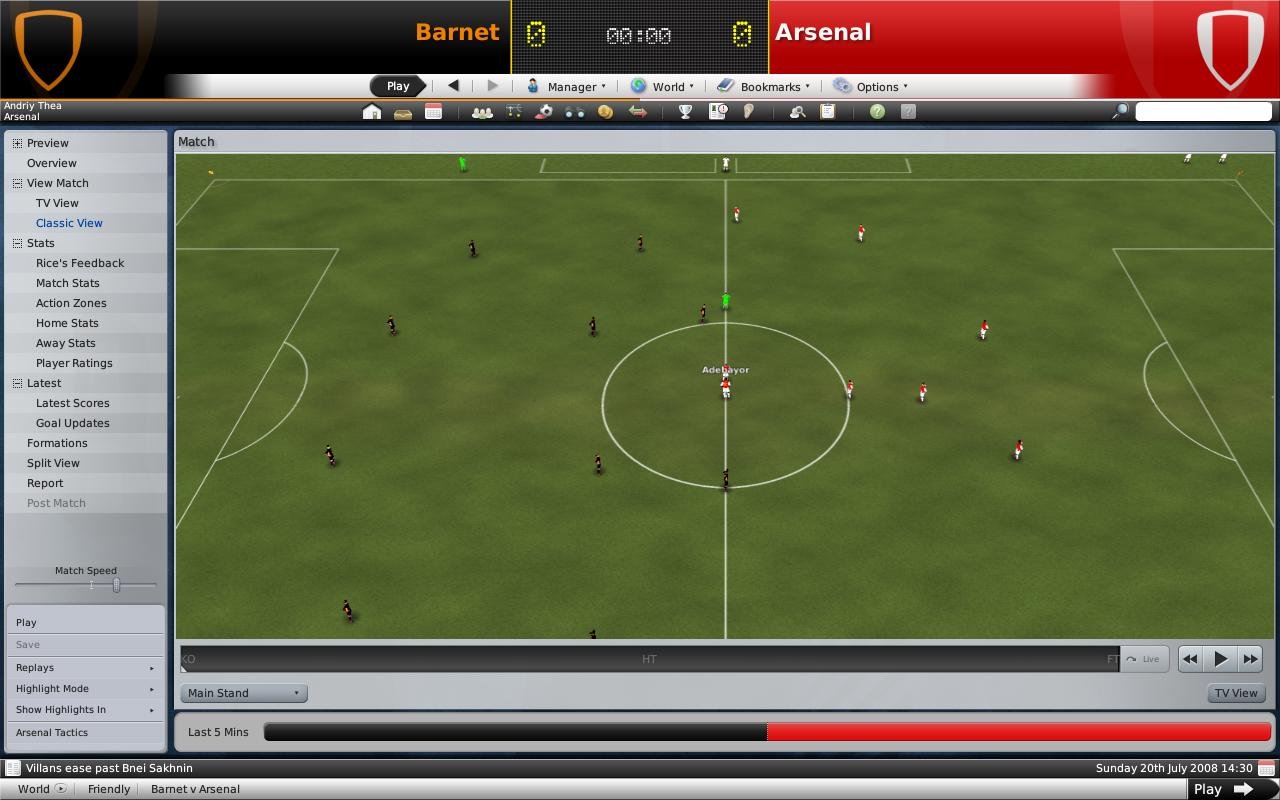View Player Ratings

tap(74, 363)
